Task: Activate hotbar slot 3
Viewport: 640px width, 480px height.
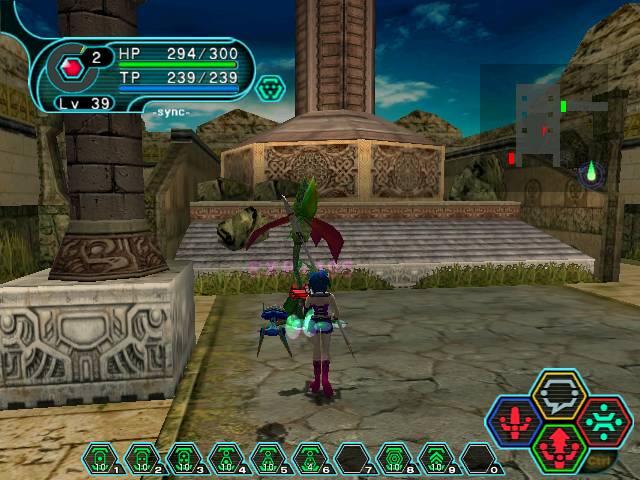Action: coord(184,459)
